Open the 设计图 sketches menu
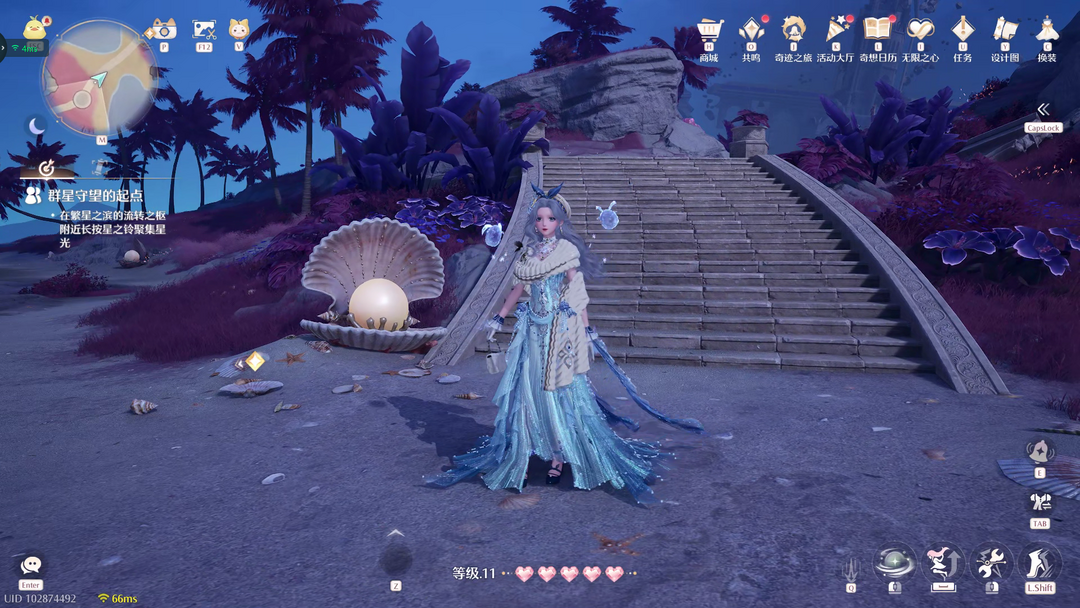The width and height of the screenshot is (1080, 608). (x=1004, y=29)
